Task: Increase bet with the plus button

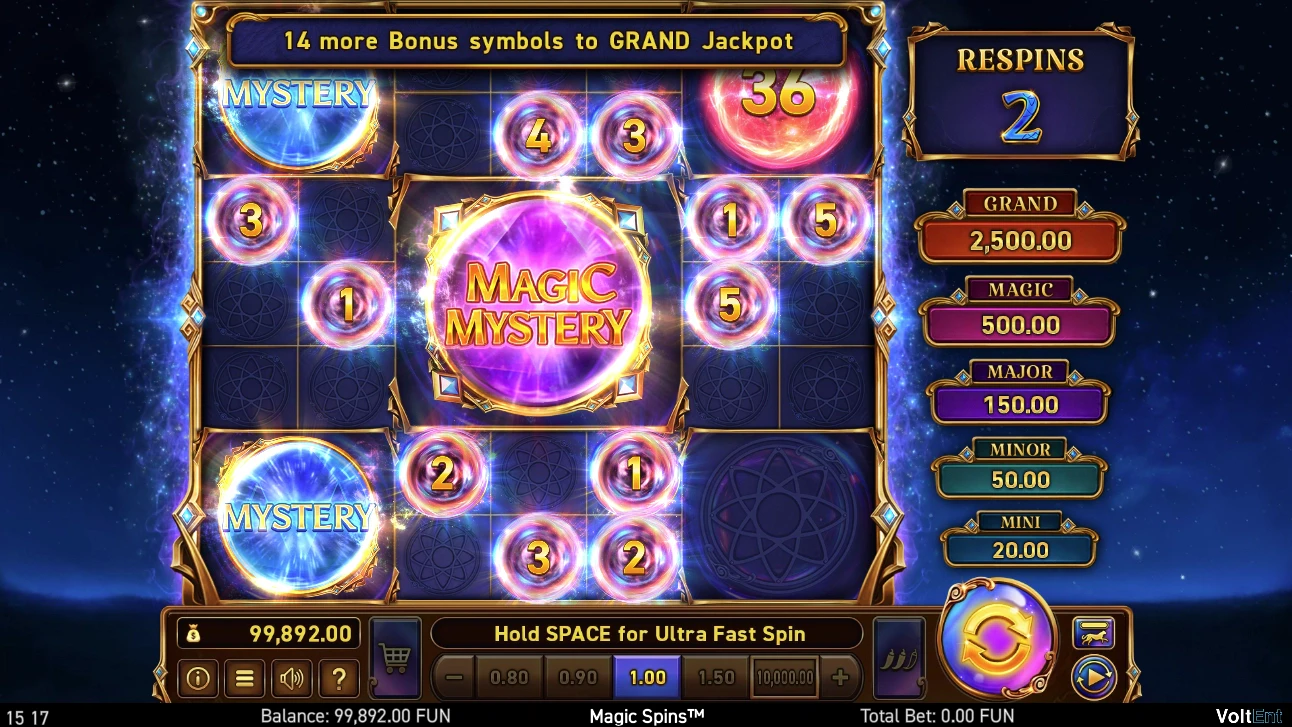Action: click(840, 677)
